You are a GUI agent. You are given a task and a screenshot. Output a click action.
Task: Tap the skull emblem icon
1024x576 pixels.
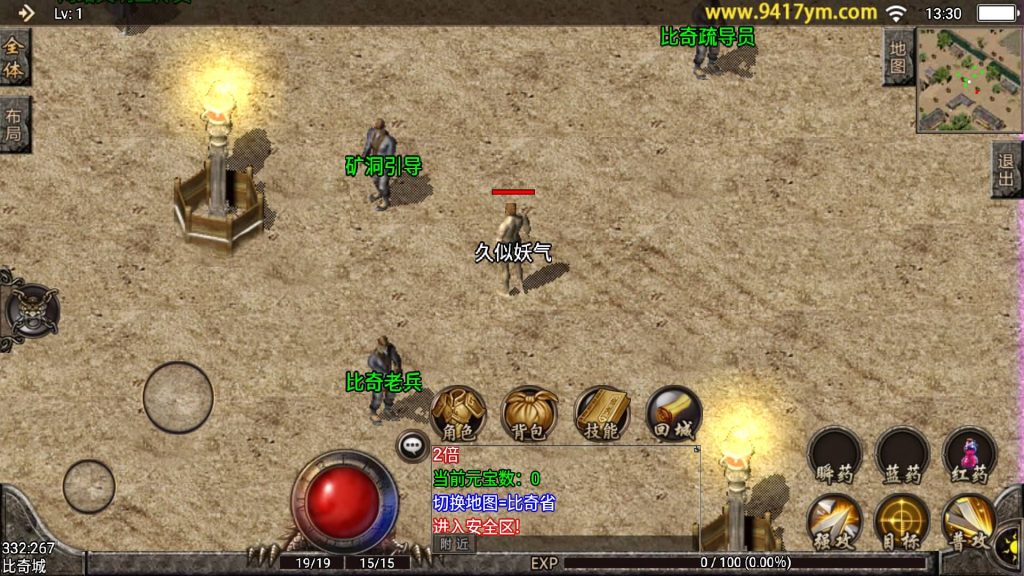31,310
